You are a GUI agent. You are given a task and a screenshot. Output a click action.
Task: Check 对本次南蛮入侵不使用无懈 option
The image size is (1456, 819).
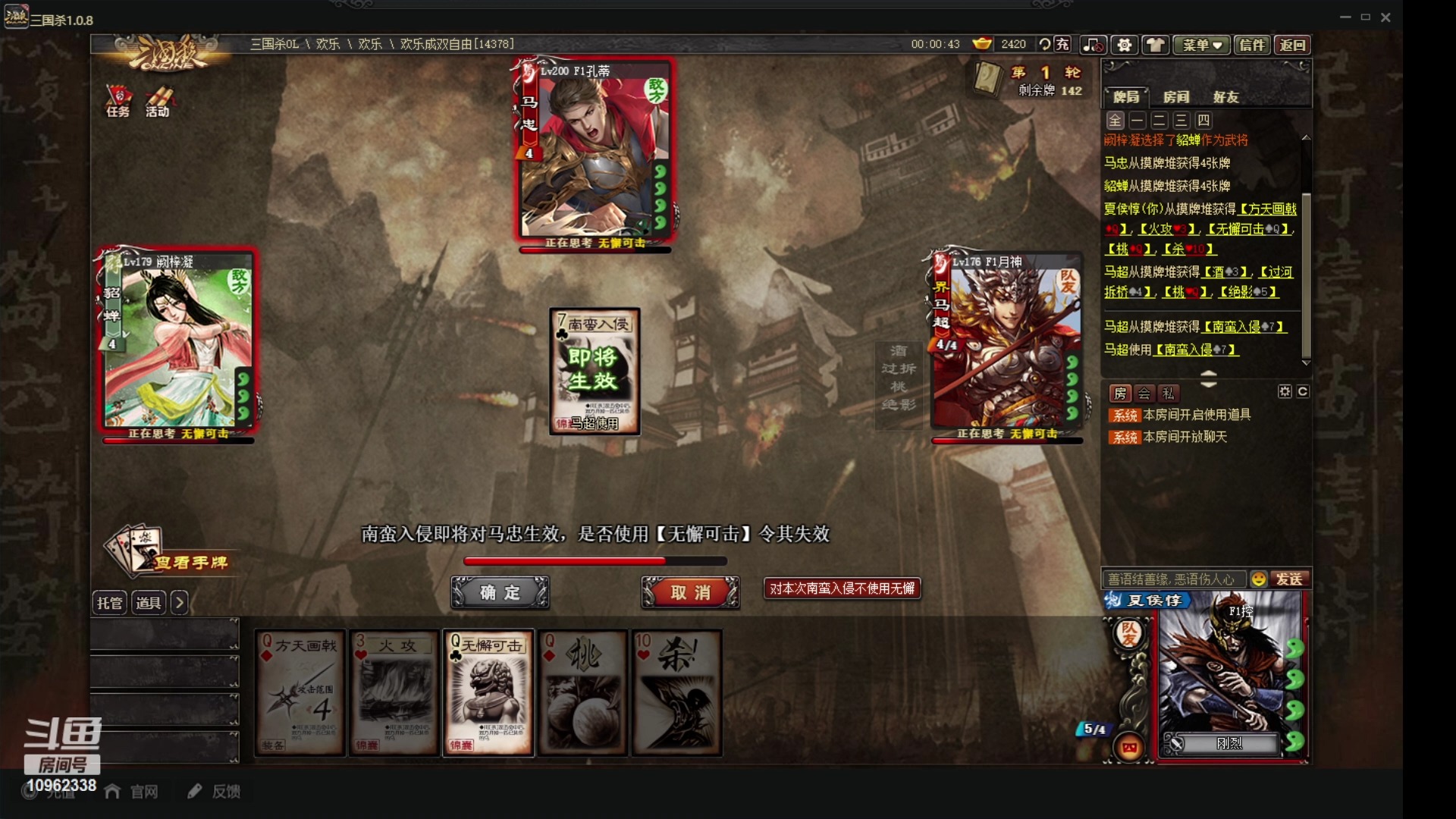[x=841, y=588]
